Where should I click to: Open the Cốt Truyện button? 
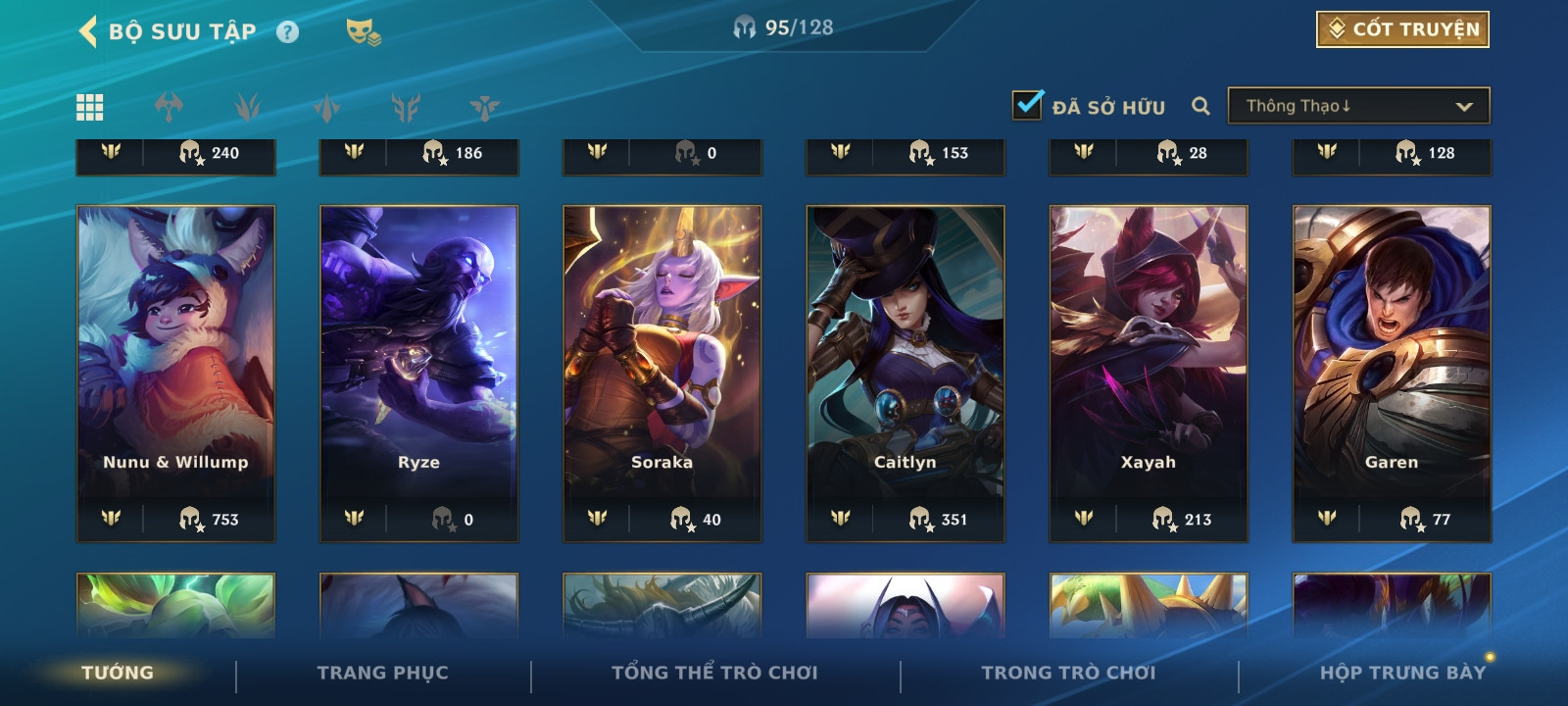coord(1402,29)
